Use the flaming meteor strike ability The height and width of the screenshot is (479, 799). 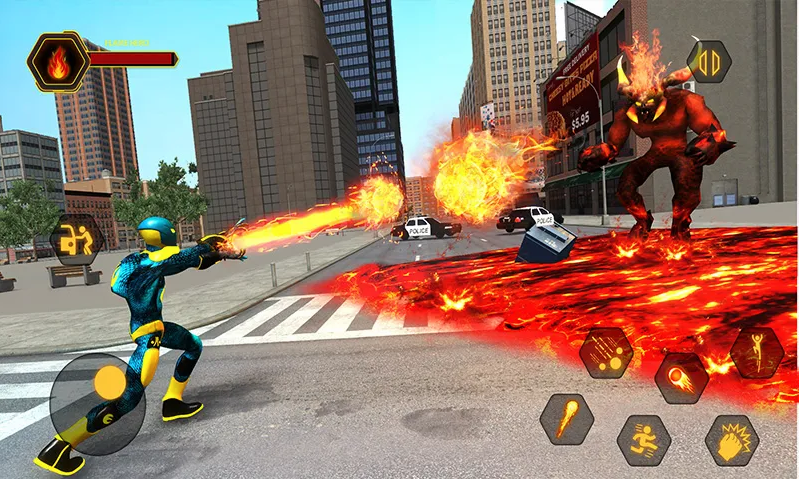click(567, 418)
